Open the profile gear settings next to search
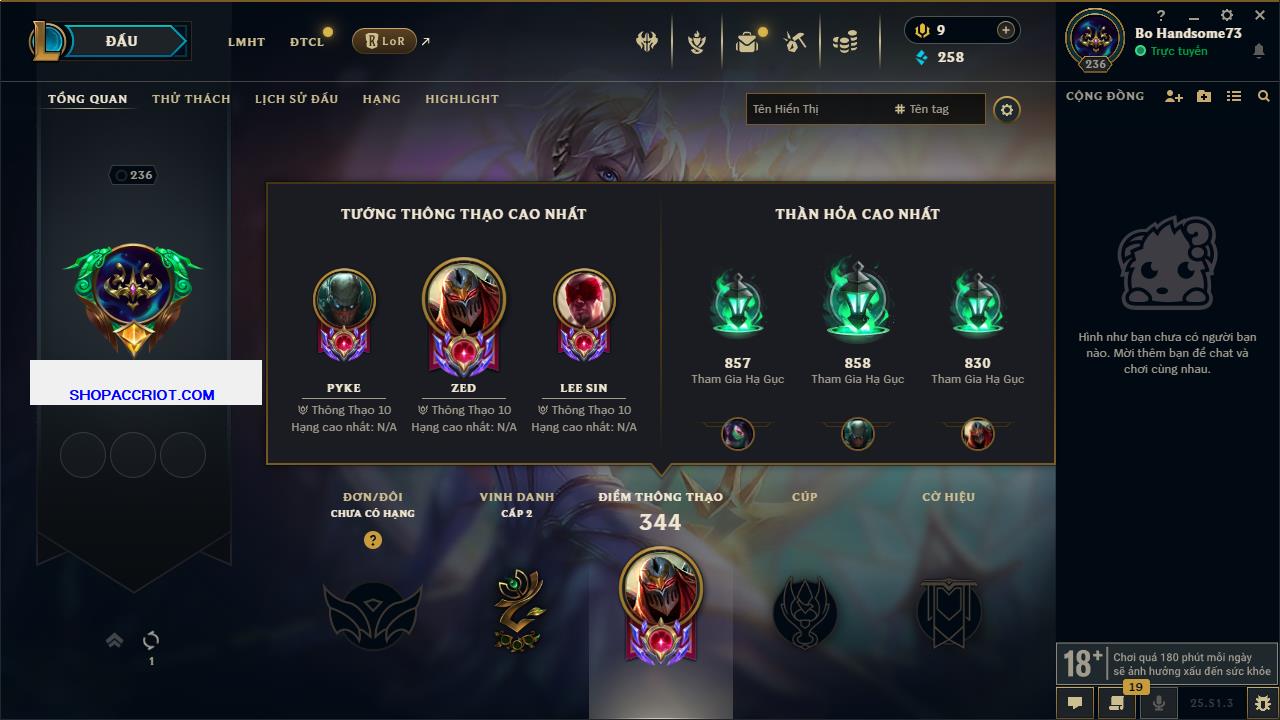Screen dimensions: 1280x720 click(x=1007, y=110)
